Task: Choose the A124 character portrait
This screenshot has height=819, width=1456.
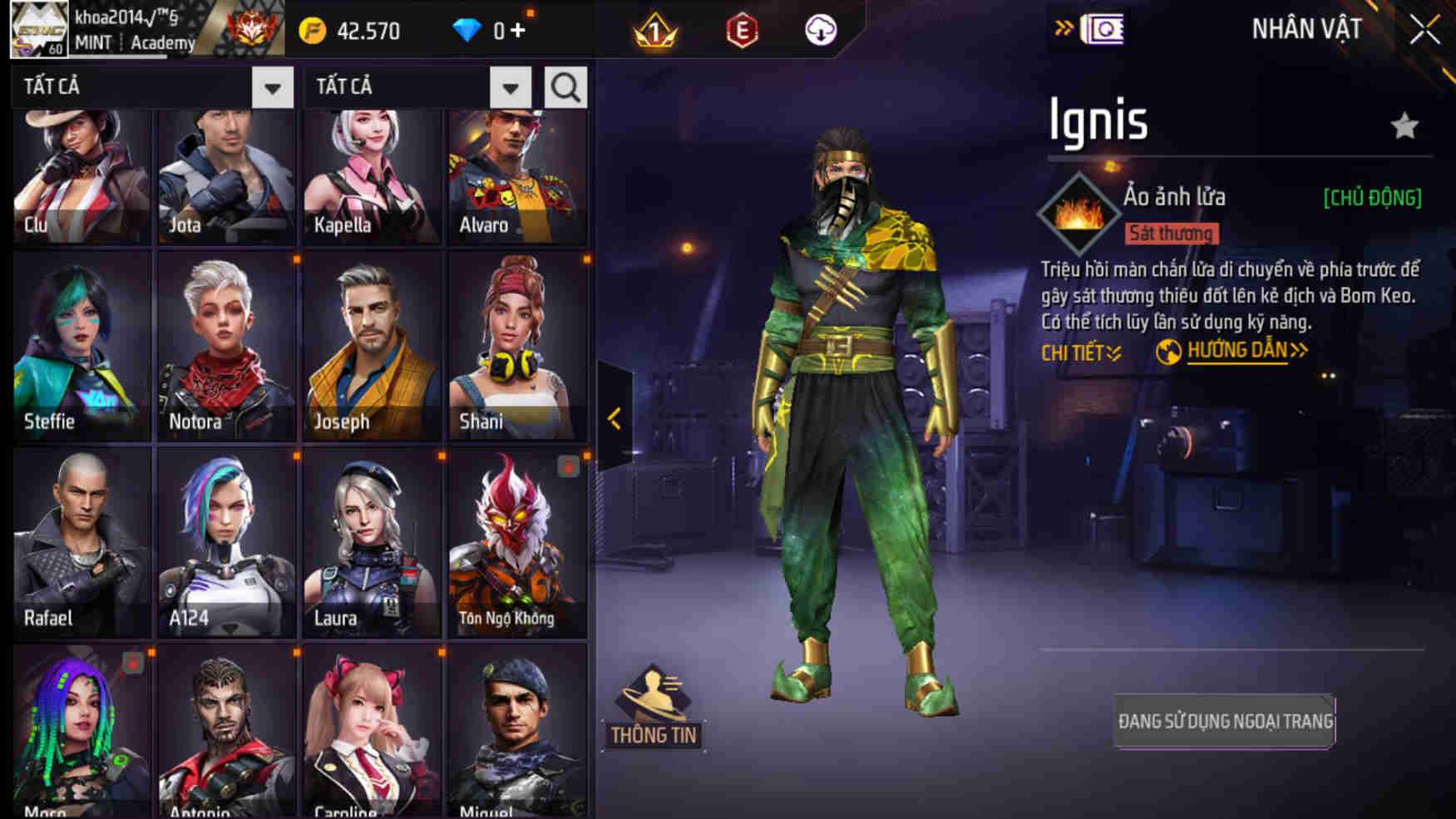Action: tap(226, 542)
